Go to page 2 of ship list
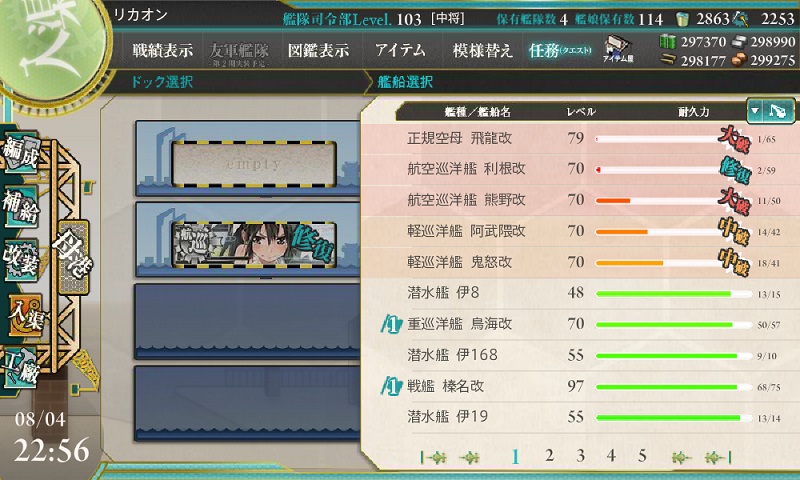Screen dimensions: 800x480 click(549, 456)
